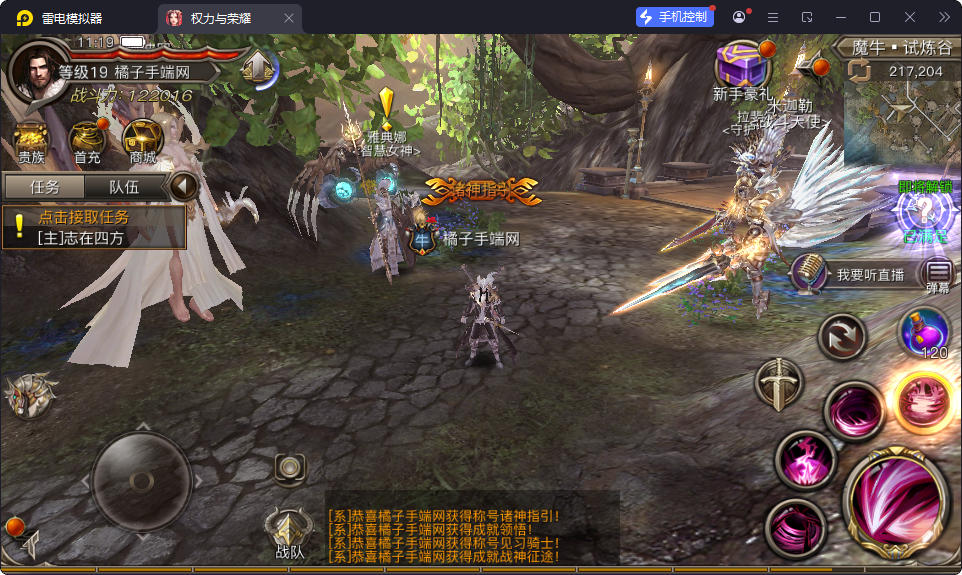Activate the sword icon button
Viewport: 962px width, 575px height.
(x=777, y=383)
